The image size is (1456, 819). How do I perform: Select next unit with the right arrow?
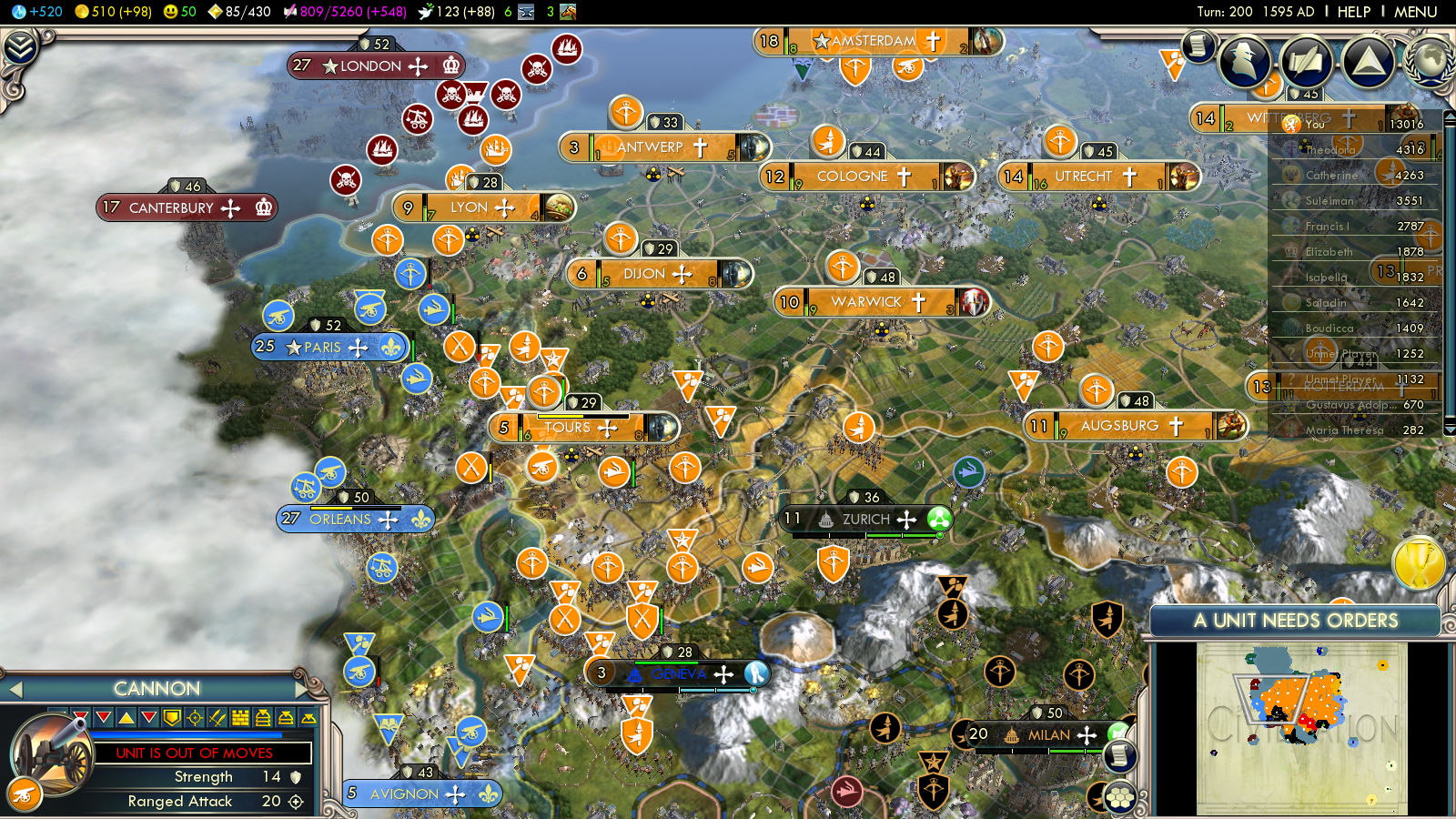[x=302, y=689]
